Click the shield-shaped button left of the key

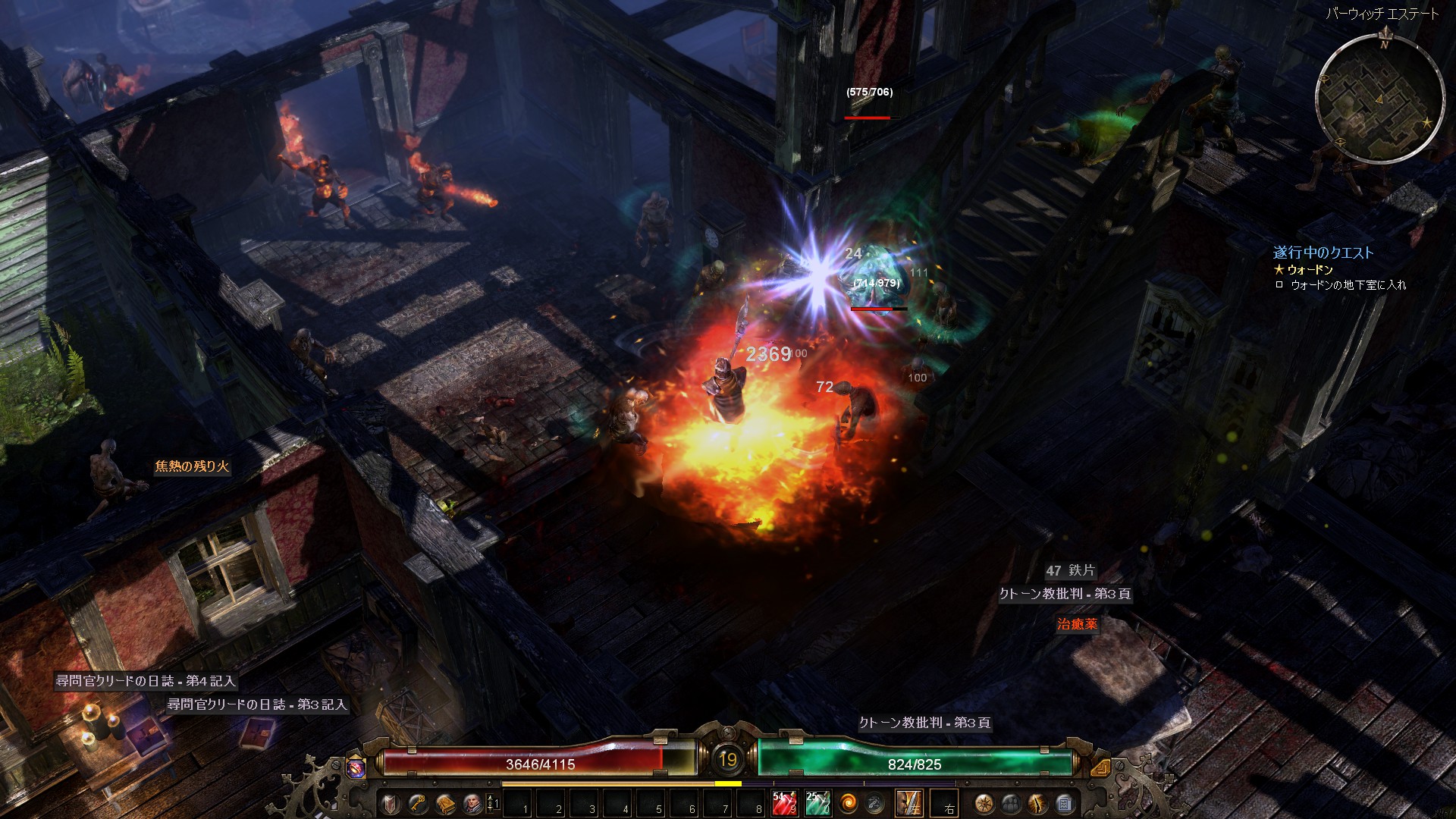coord(391,803)
